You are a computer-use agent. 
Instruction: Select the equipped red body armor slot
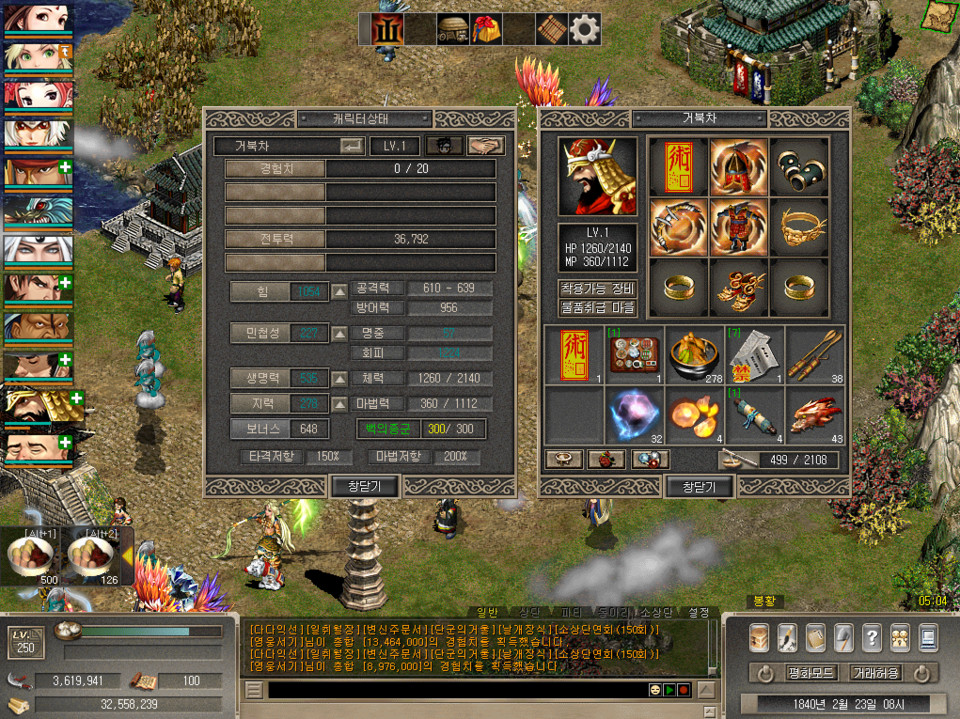(x=739, y=226)
